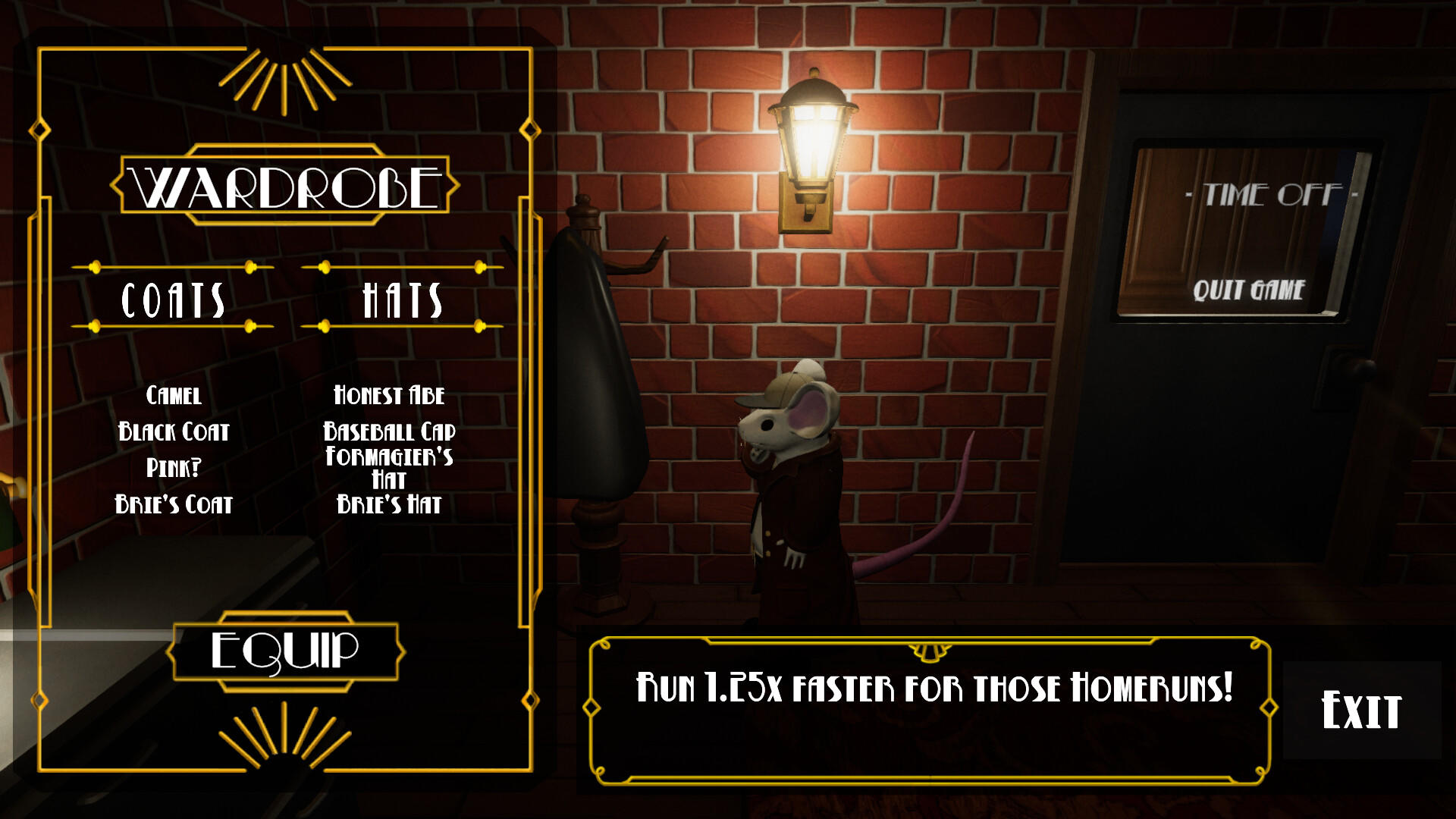Click the Coats column header

(x=174, y=299)
